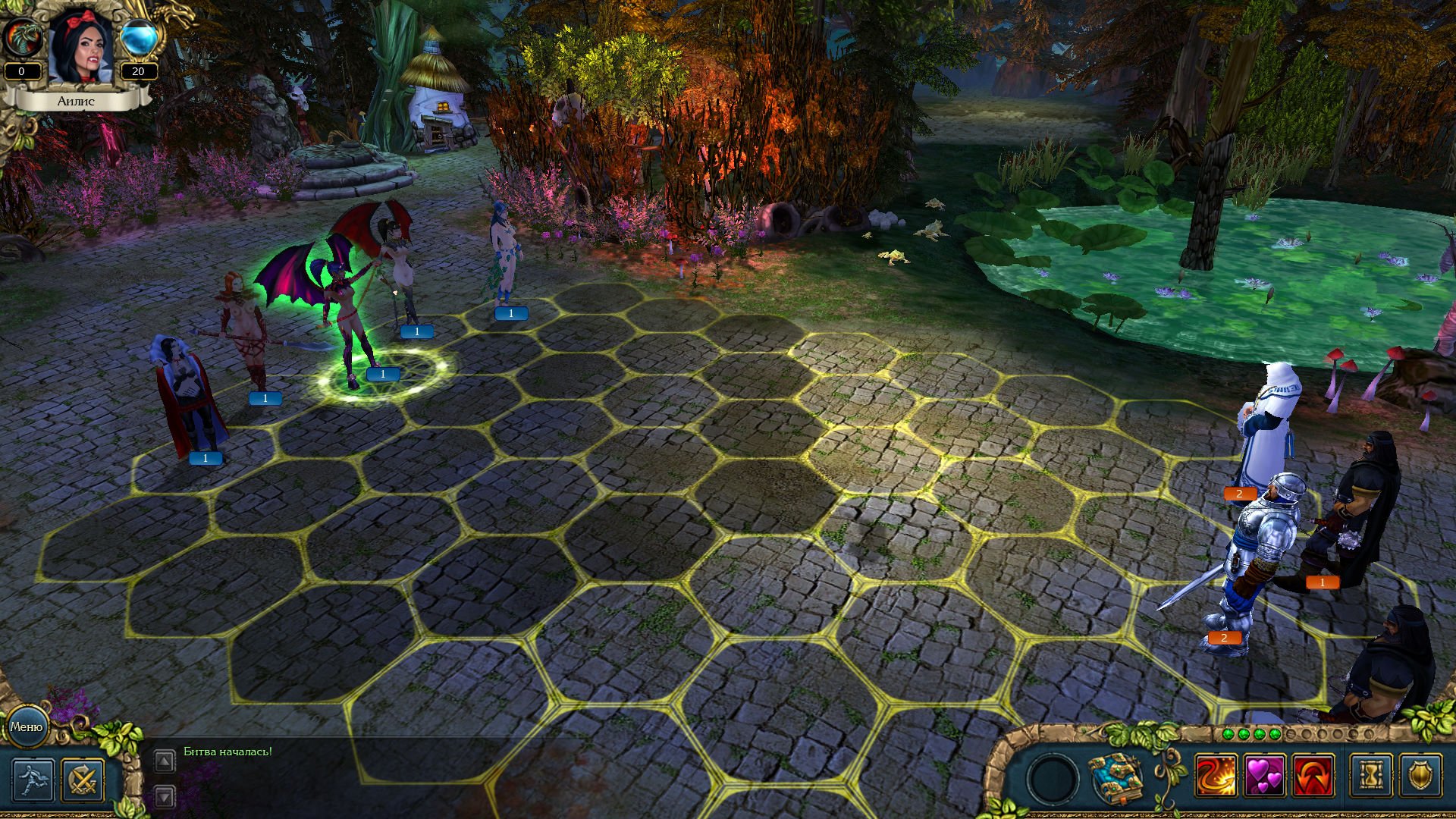Select the dragon rage icon
1456x819 pixels.
(21, 36)
